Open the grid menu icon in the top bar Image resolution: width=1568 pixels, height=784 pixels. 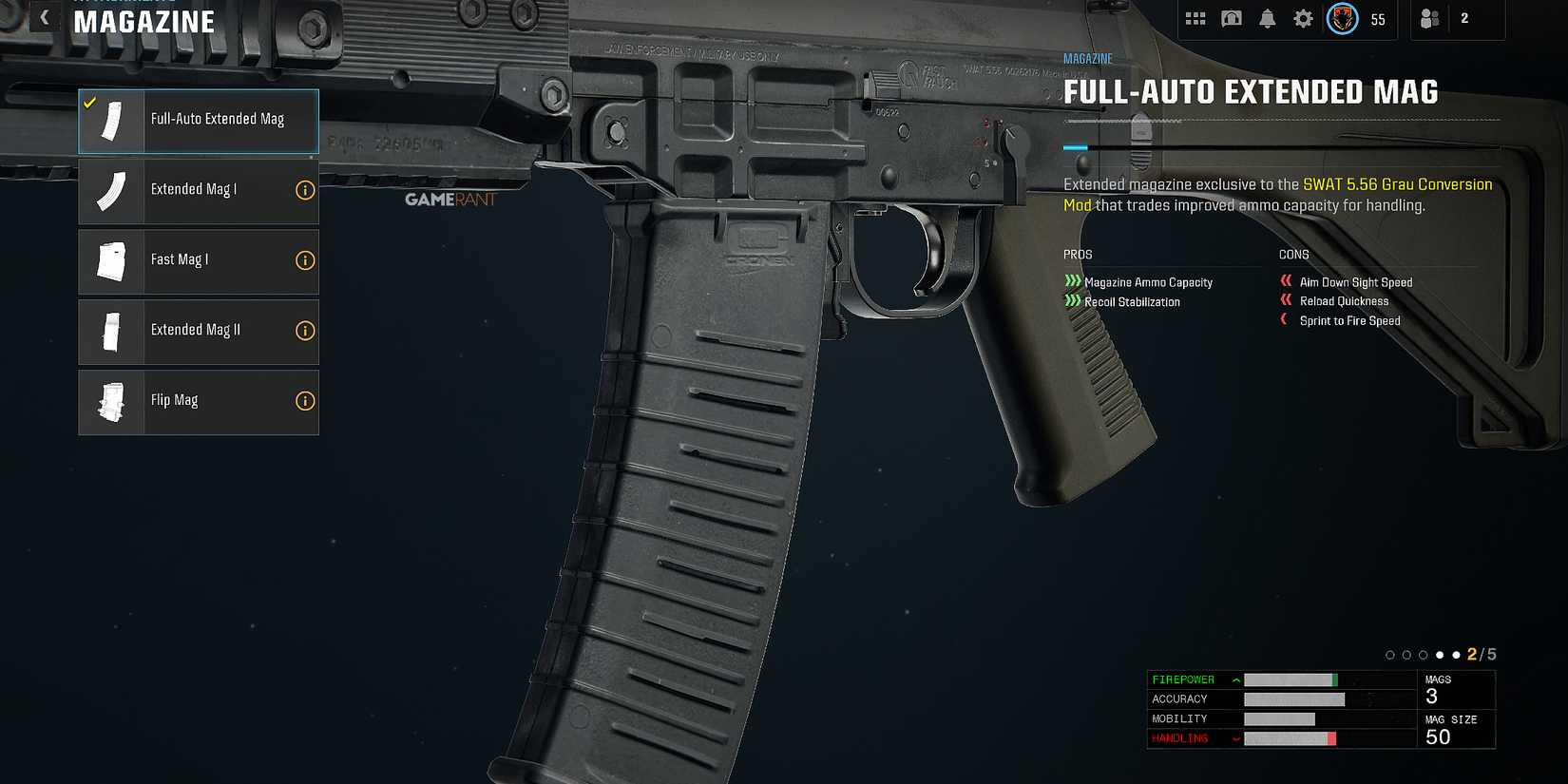coord(1195,18)
